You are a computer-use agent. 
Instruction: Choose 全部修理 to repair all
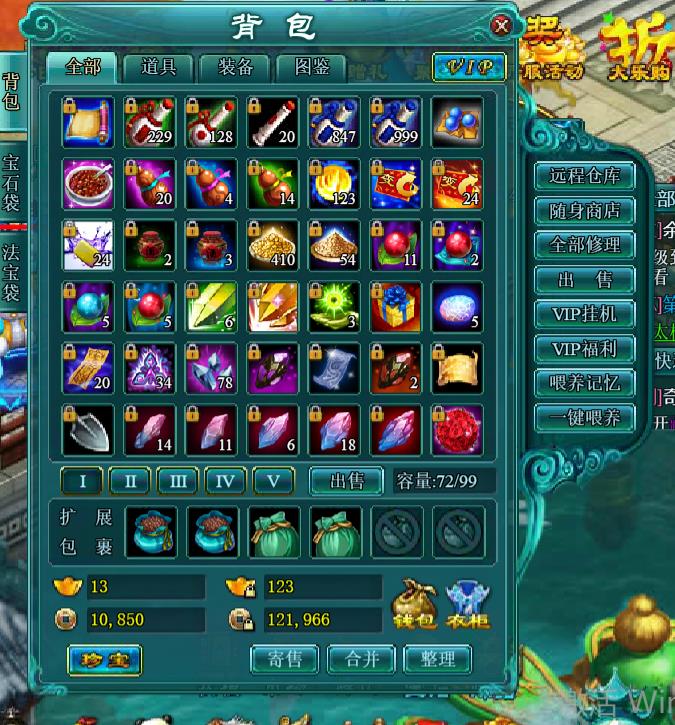pyautogui.click(x=585, y=245)
